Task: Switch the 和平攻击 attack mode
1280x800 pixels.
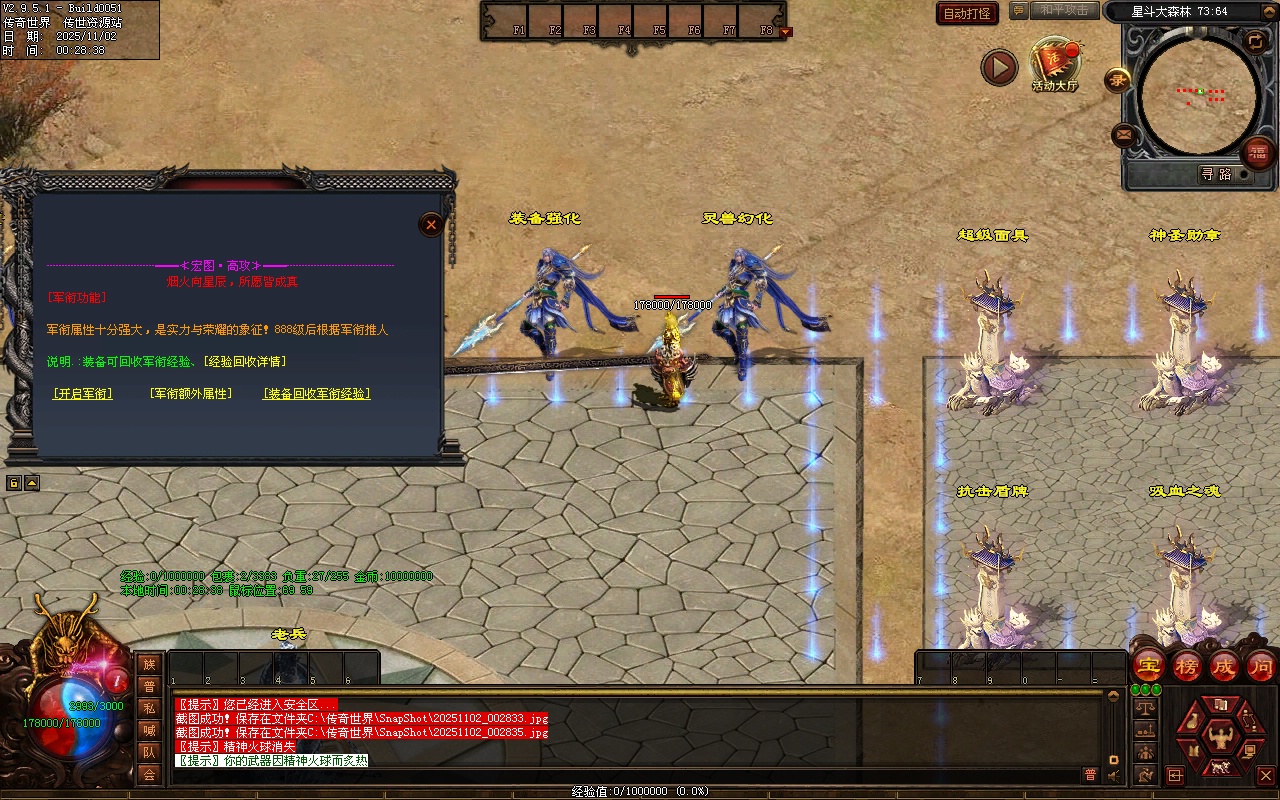Action: [x=1063, y=10]
